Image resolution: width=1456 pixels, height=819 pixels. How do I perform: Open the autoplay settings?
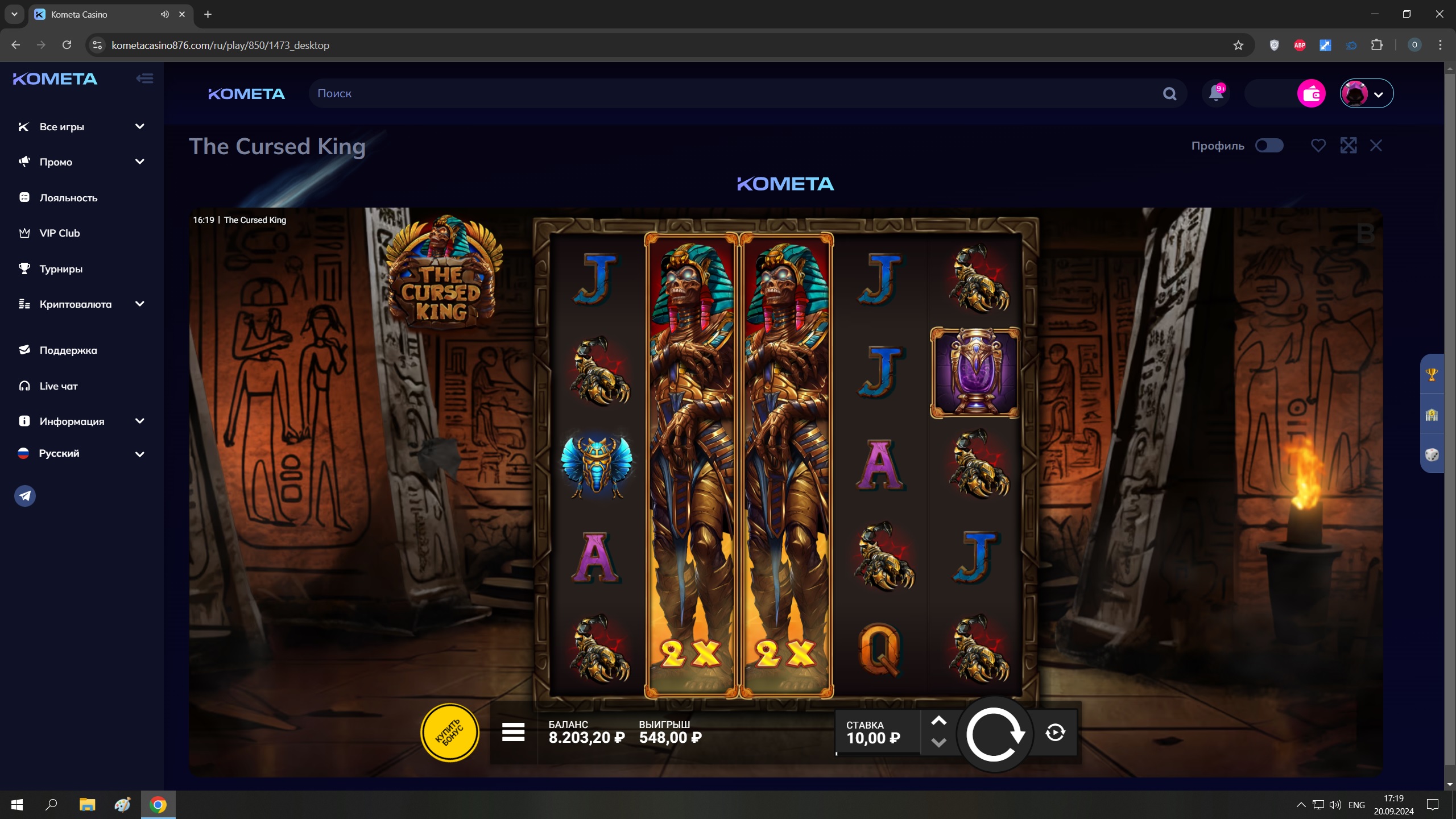pos(1055,733)
